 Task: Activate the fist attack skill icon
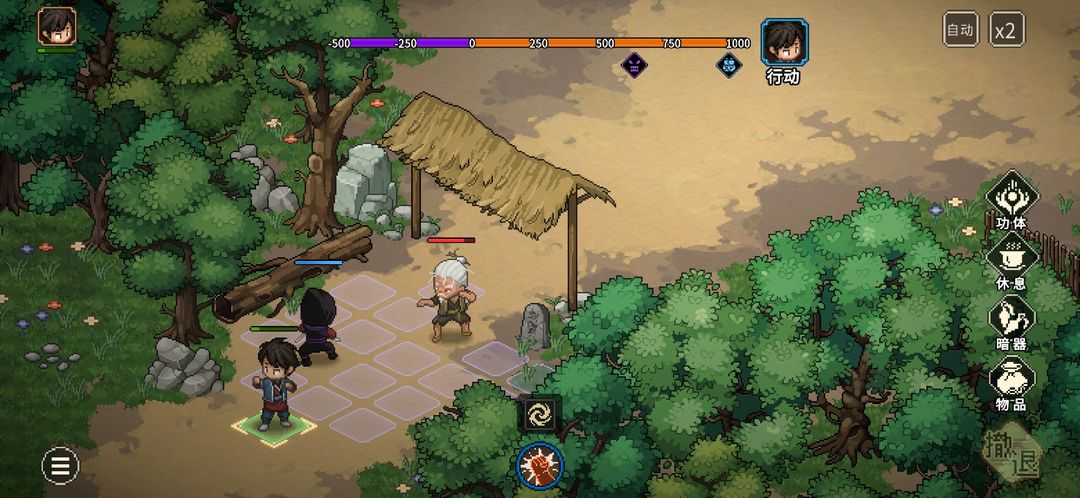tap(540, 466)
